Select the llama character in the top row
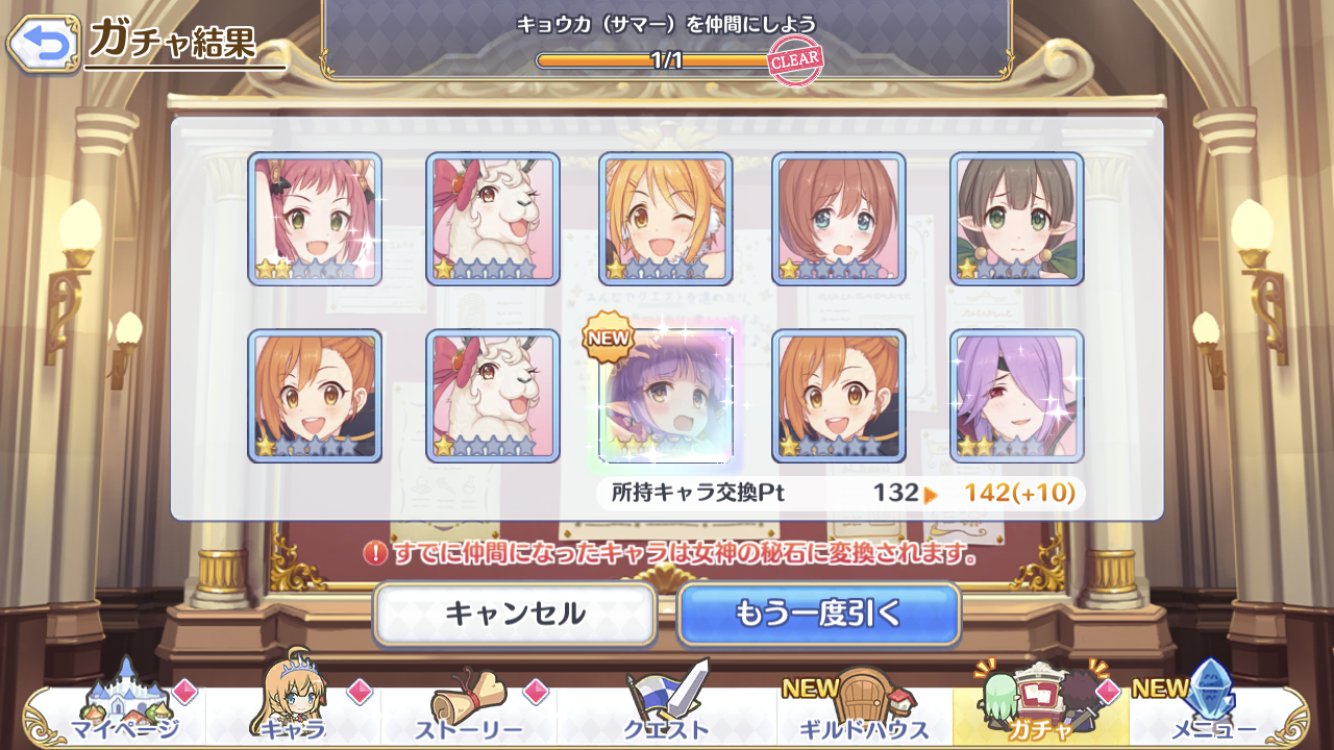Viewport: 1334px width, 750px height. point(492,216)
